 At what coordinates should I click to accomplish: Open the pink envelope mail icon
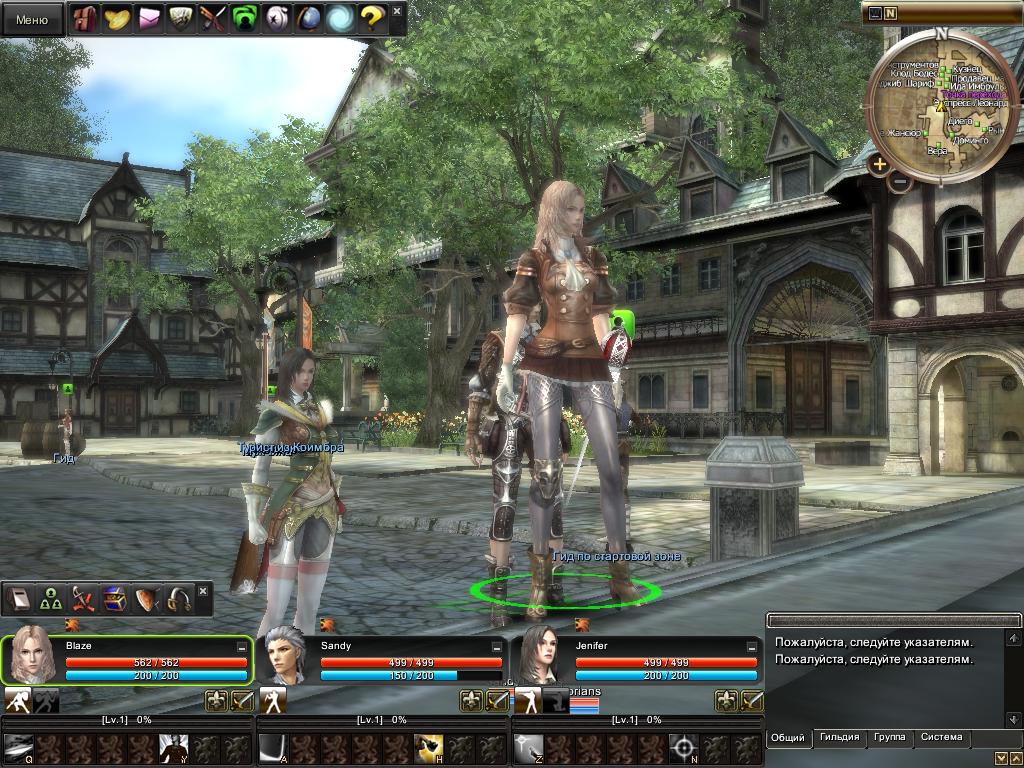pos(148,17)
